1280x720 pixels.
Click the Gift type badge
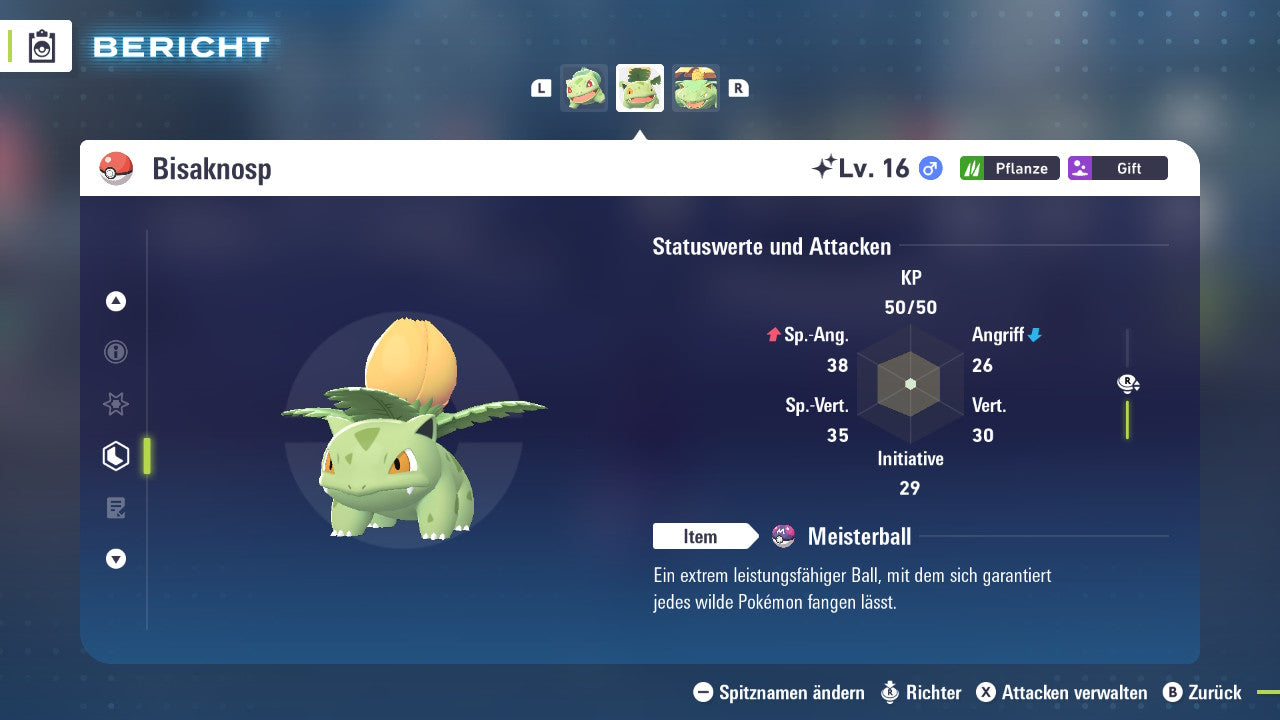pyautogui.click(x=1117, y=168)
